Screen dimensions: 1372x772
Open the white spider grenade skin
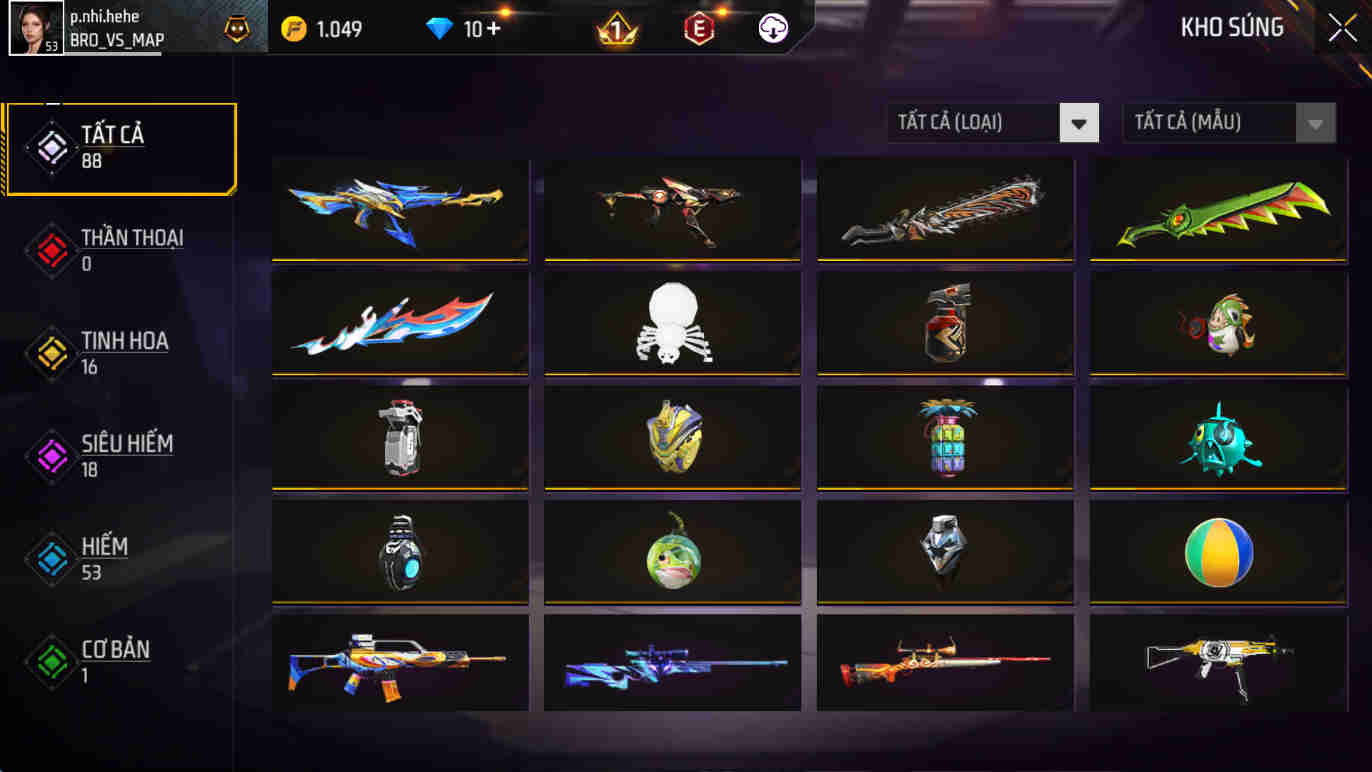pos(672,324)
